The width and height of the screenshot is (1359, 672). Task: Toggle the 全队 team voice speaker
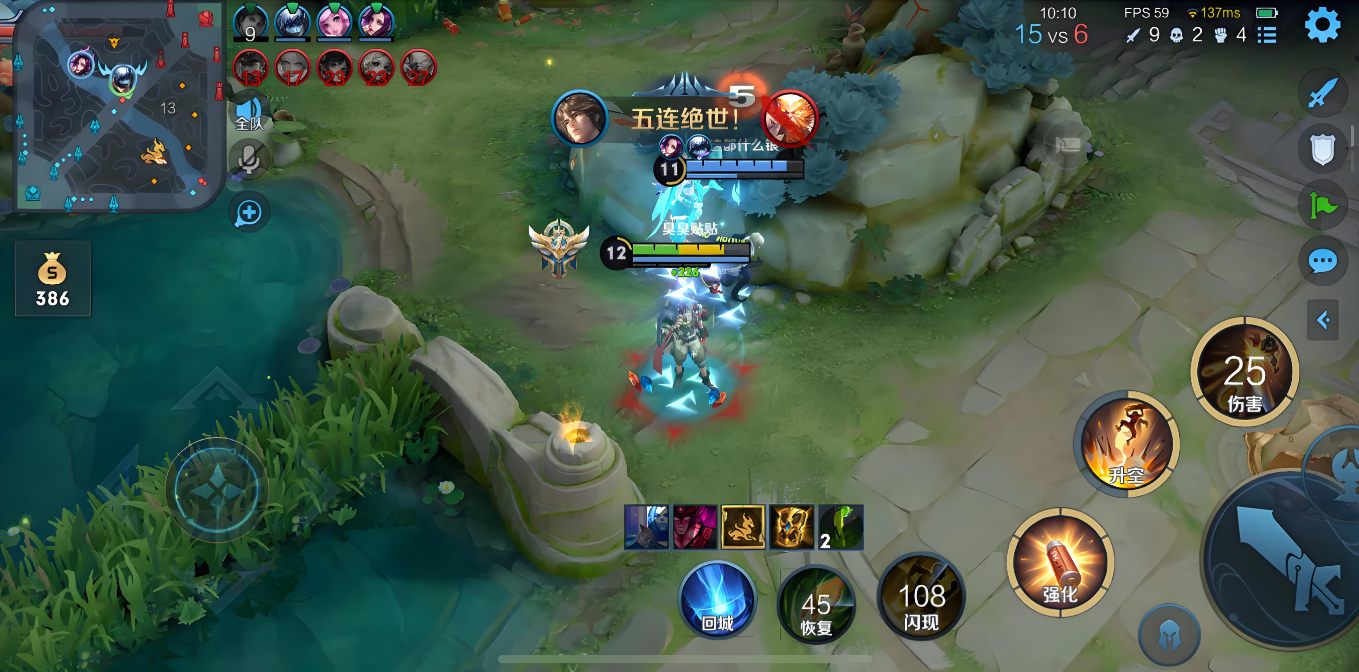[x=249, y=112]
